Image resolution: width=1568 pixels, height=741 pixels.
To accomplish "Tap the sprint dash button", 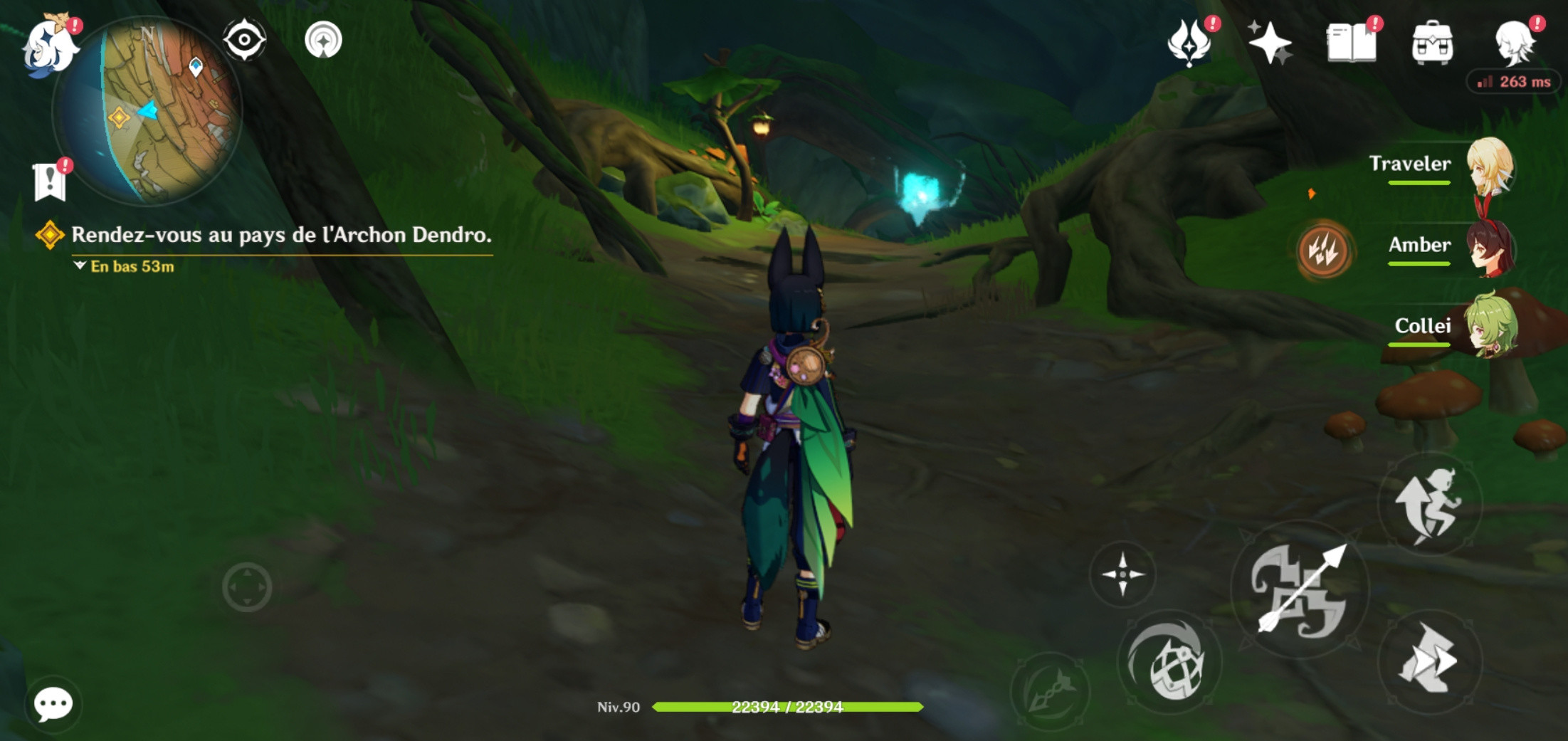I will coord(1429,661).
